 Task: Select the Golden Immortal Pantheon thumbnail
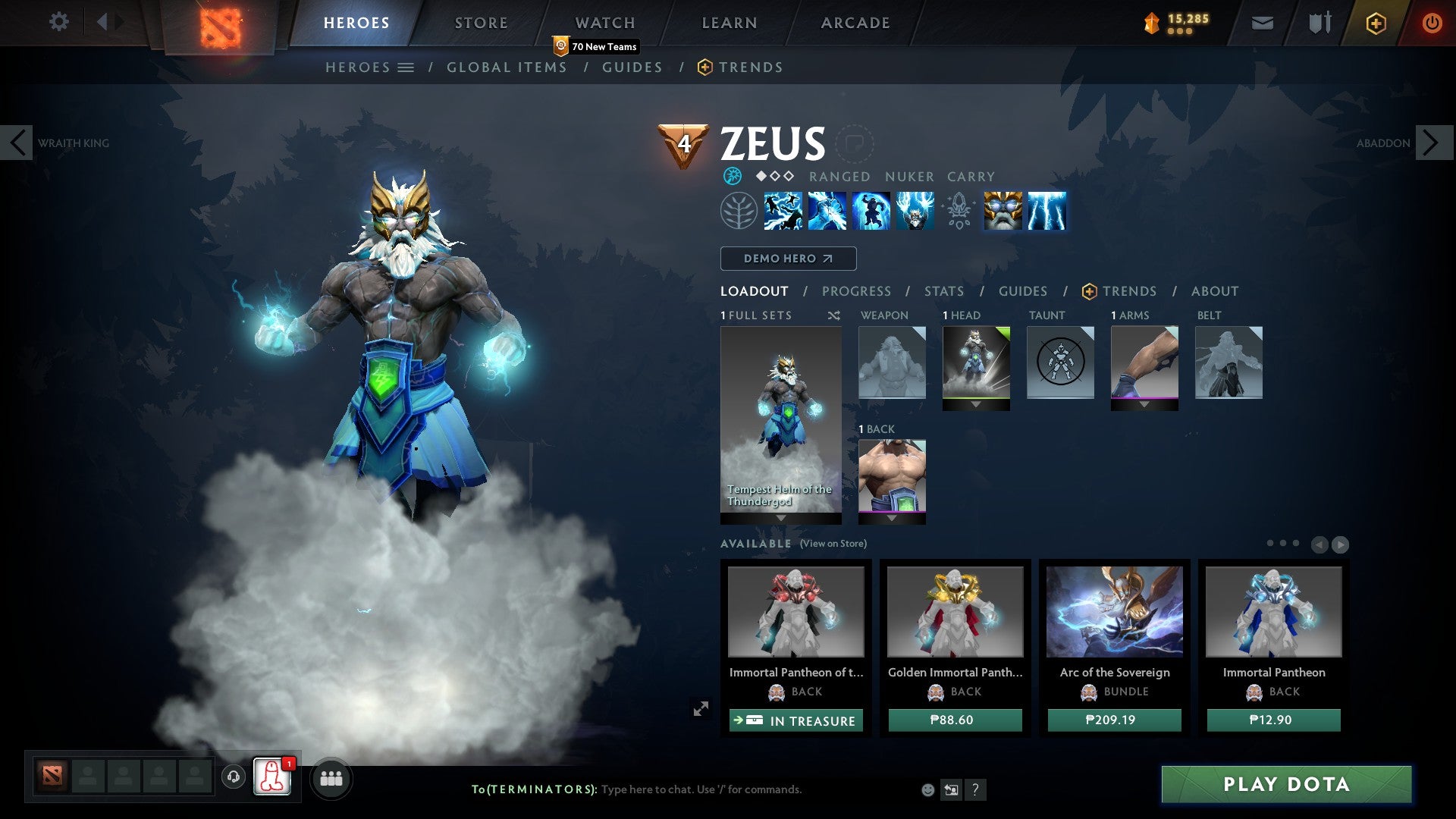coord(955,613)
